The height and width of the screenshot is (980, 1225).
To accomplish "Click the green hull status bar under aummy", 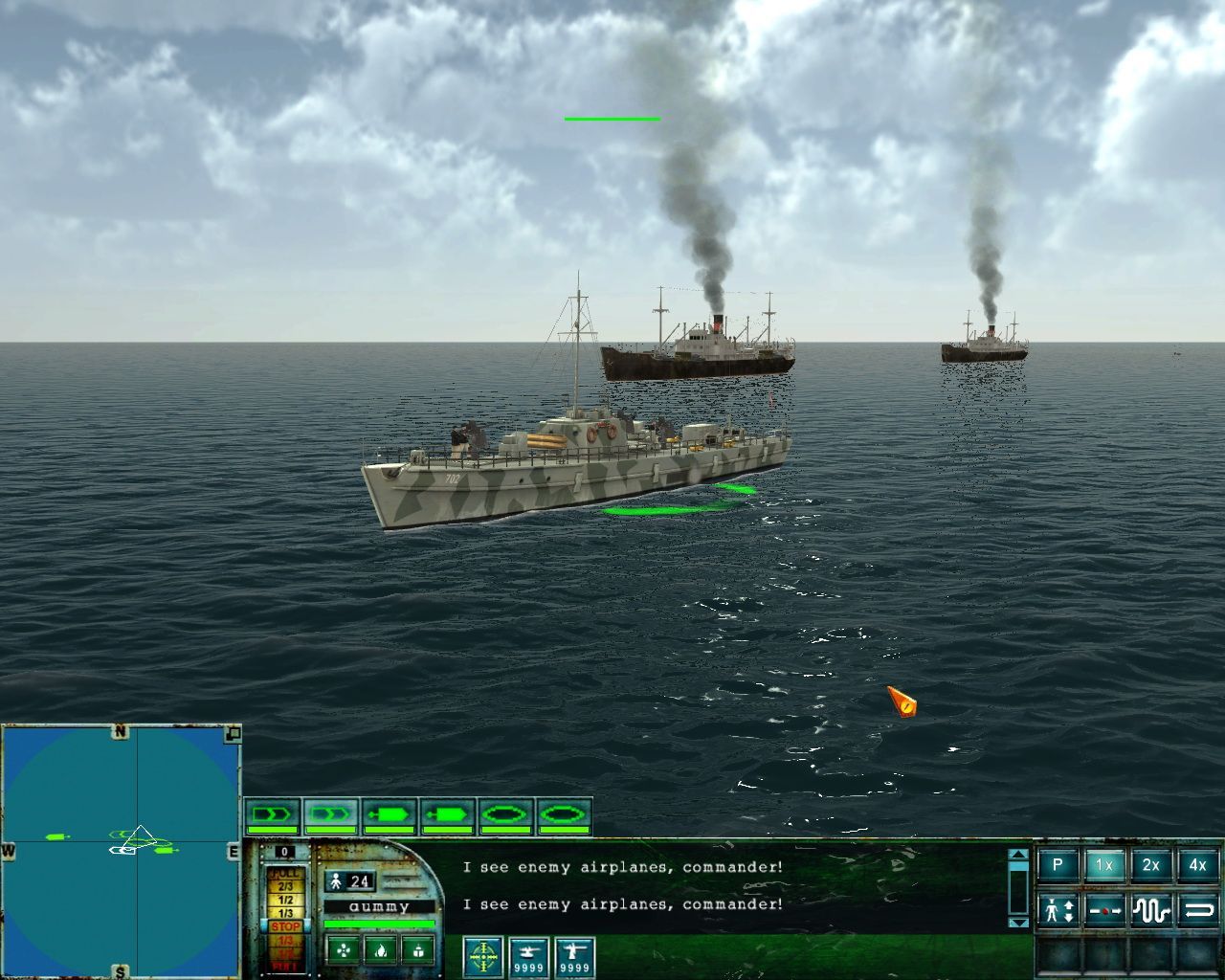I will coord(380,924).
